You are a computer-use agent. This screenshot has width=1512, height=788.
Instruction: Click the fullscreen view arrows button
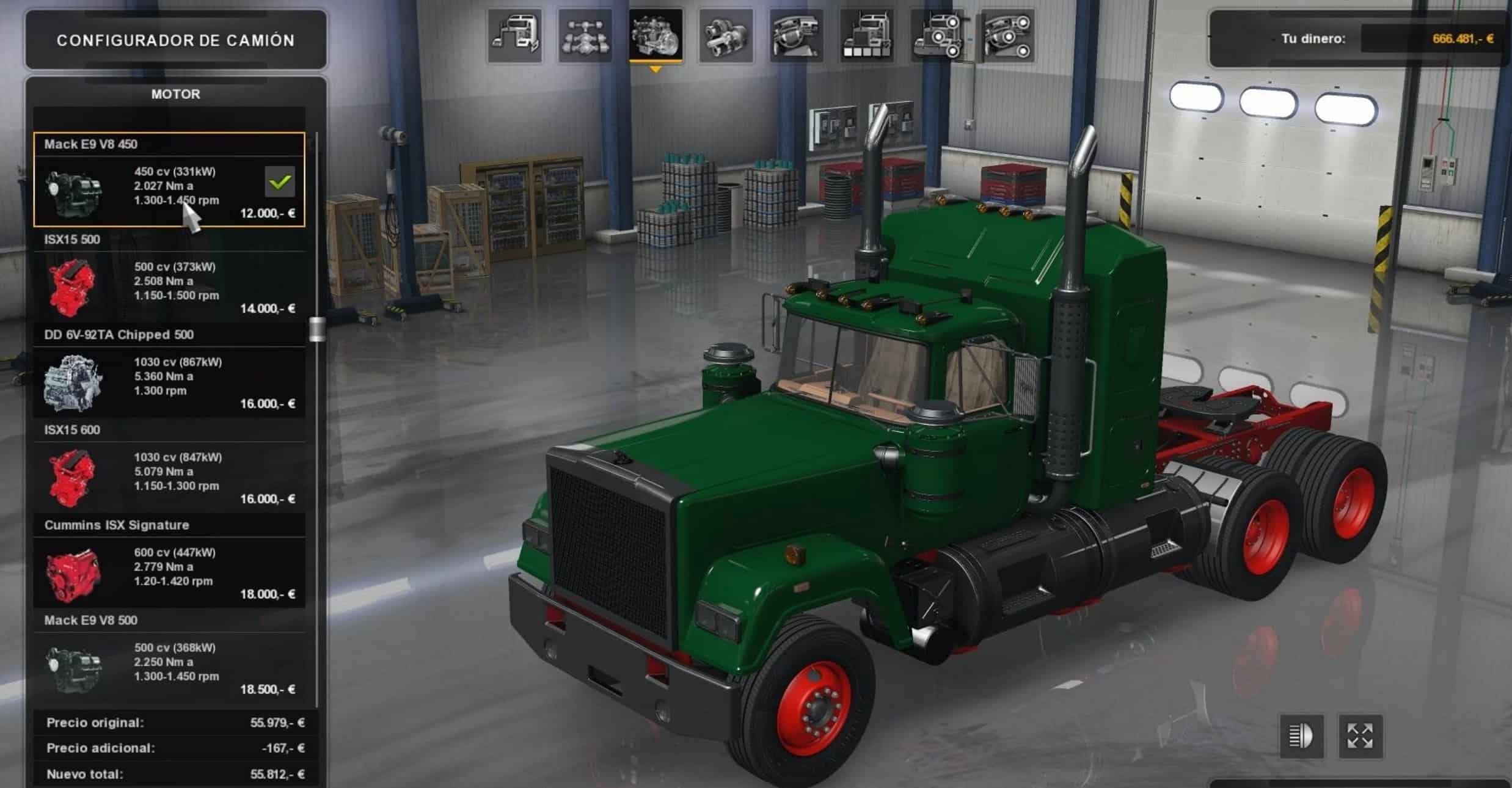click(x=1360, y=736)
